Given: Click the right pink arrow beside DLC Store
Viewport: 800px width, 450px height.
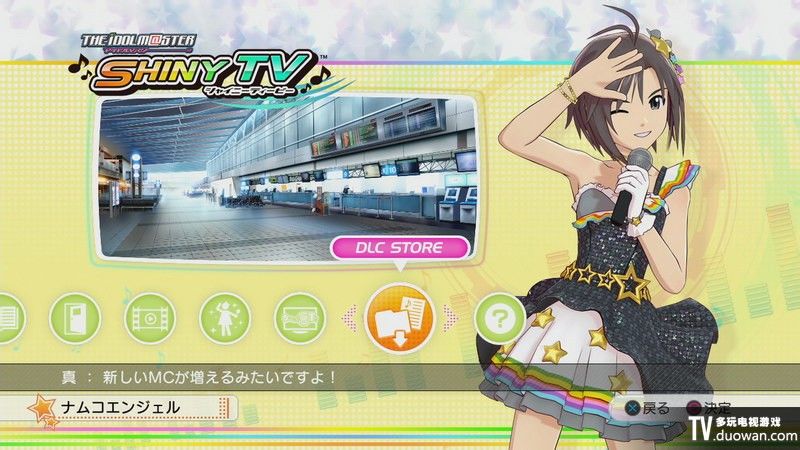Looking at the screenshot, I should pyautogui.click(x=451, y=318).
